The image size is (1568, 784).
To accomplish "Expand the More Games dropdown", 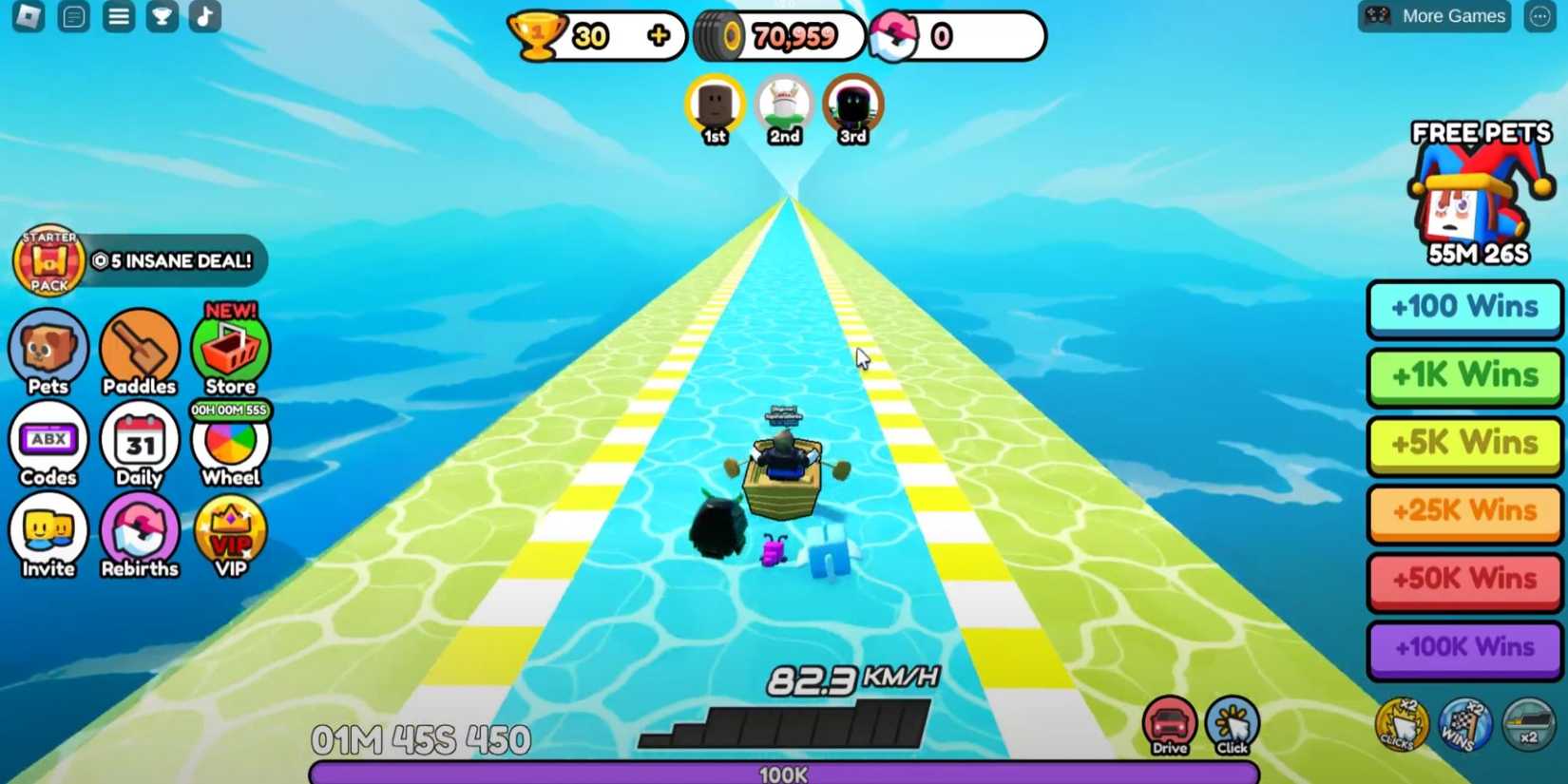I will click(x=1433, y=15).
